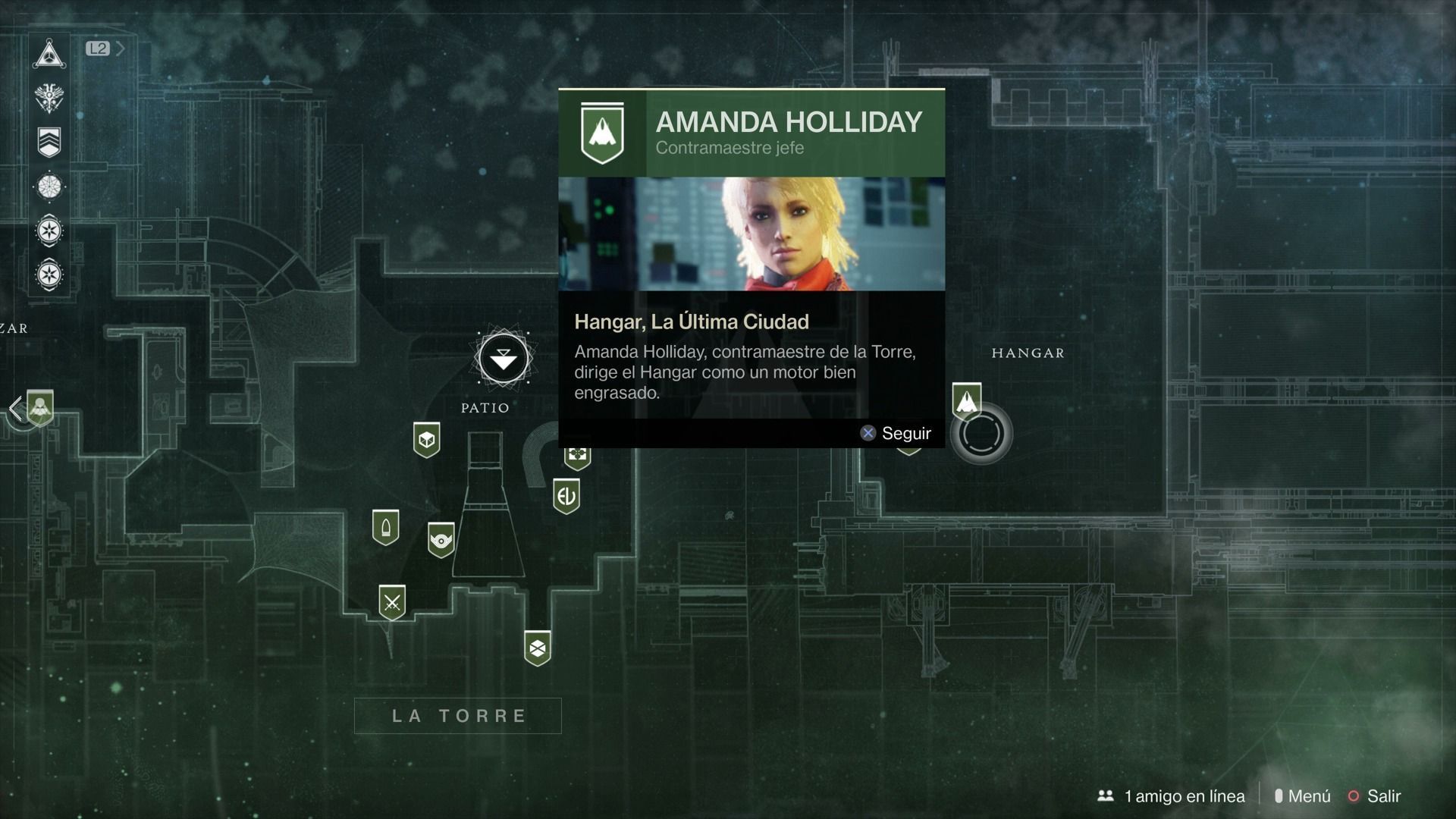Screen dimensions: 1456x819
Task: Exit the map with Salir
Action: [1374, 796]
